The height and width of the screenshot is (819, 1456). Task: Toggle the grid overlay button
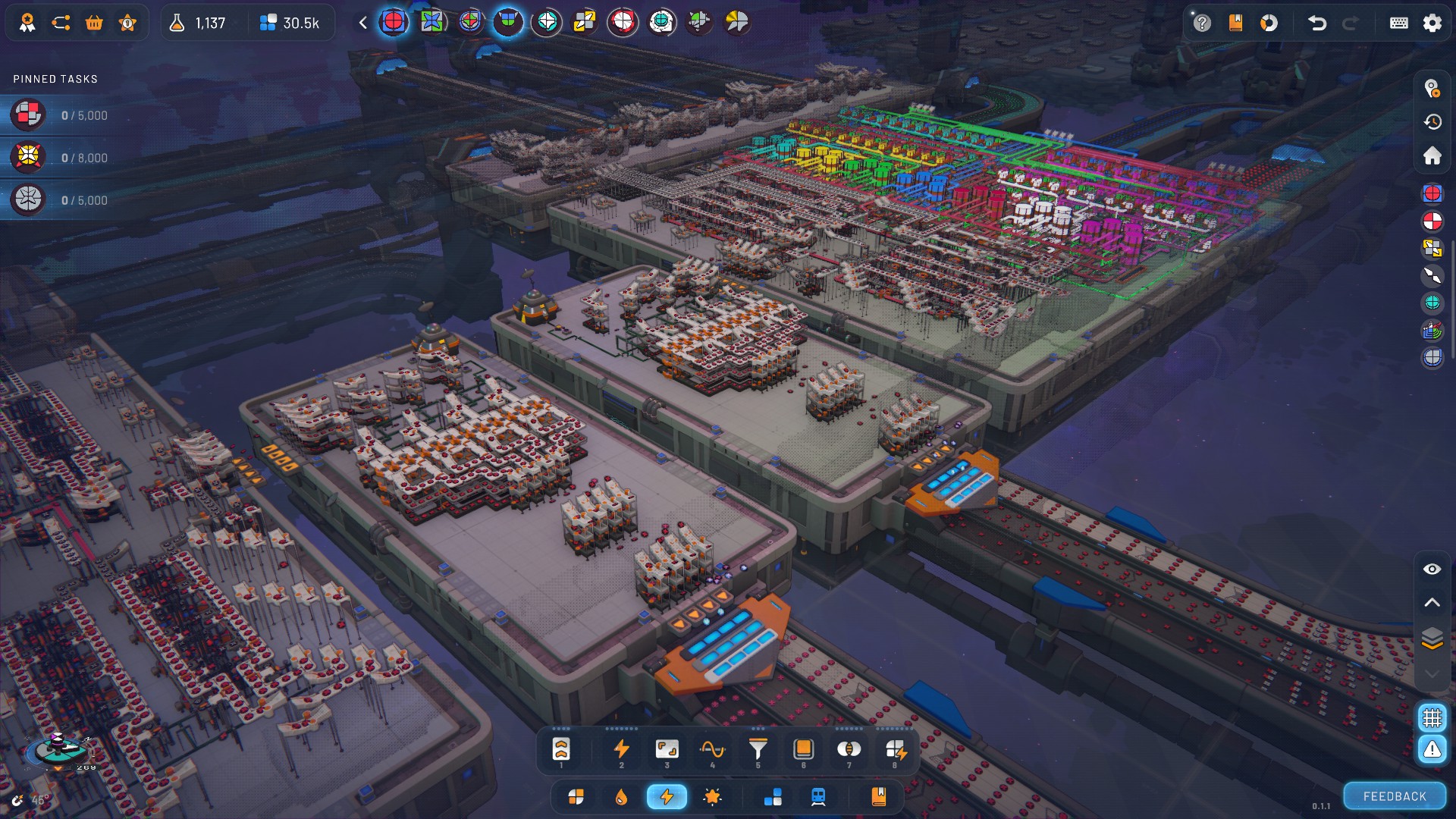(x=1432, y=717)
